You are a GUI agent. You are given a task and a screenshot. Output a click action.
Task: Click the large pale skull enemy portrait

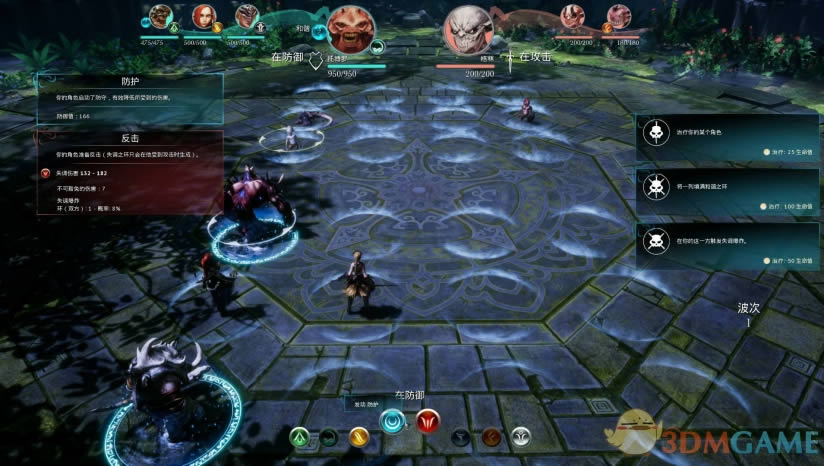coord(466,29)
